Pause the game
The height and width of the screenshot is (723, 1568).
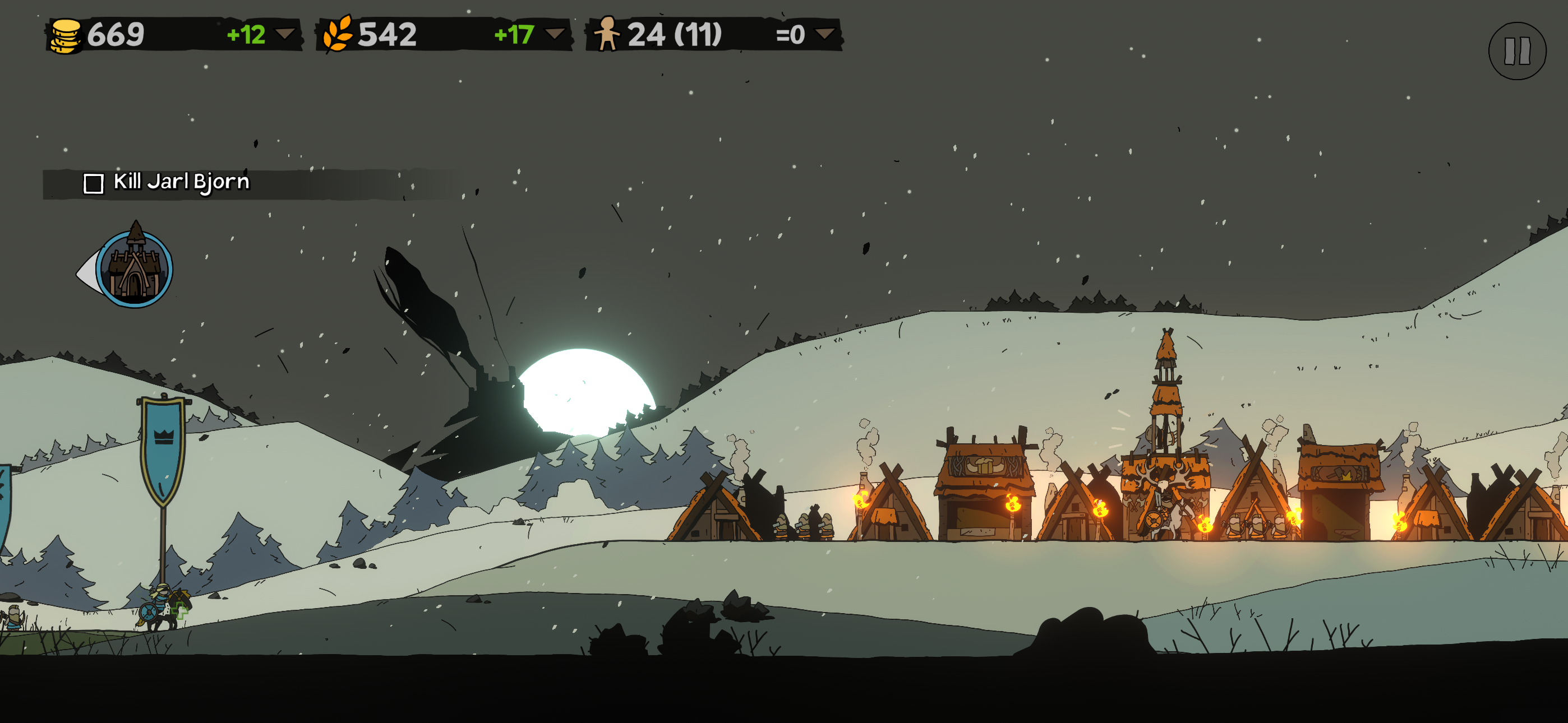(x=1516, y=51)
